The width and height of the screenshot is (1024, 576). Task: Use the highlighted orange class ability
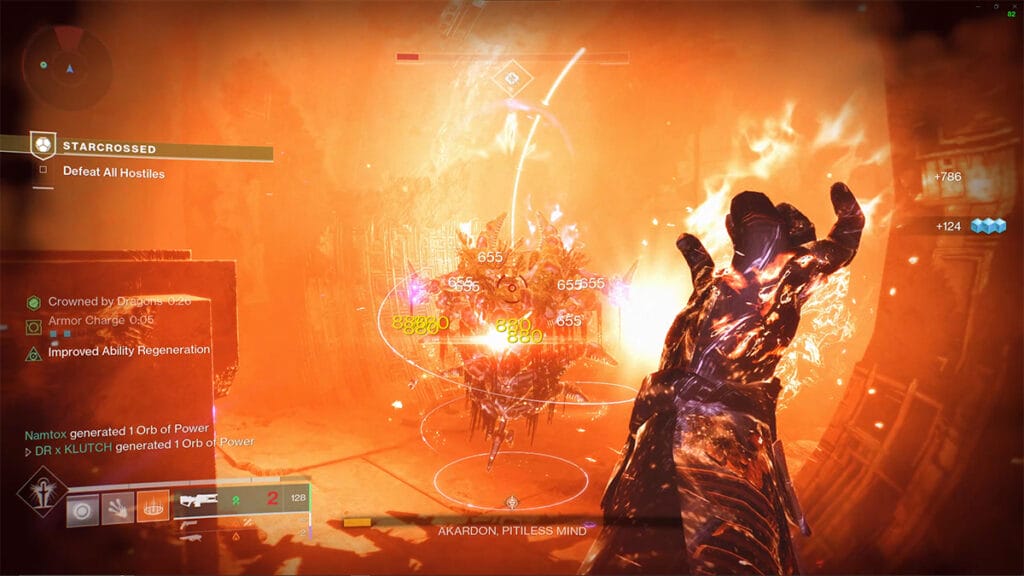153,507
